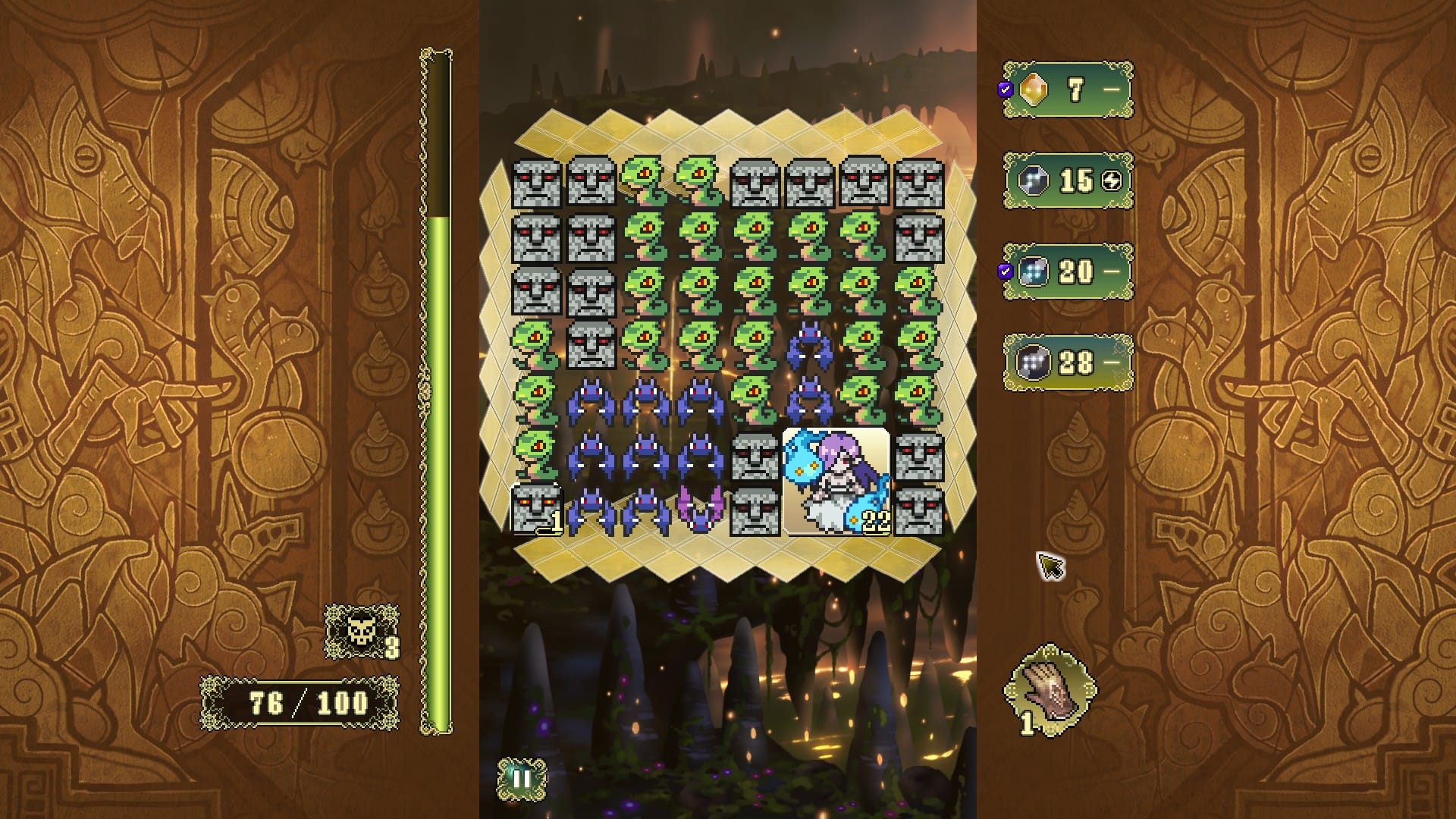Click the skull icon with count 3
This screenshot has width=1456, height=819.
(359, 630)
